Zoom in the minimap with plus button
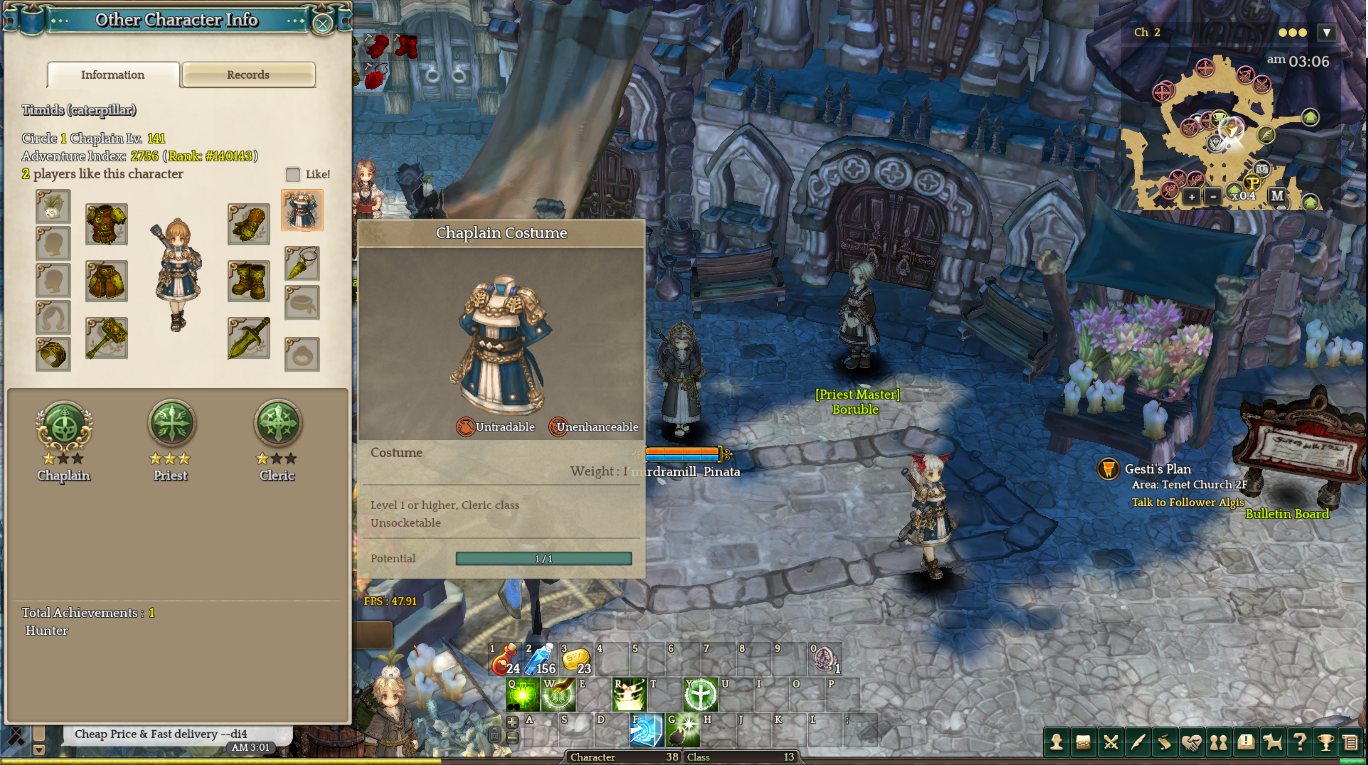 [x=1191, y=197]
